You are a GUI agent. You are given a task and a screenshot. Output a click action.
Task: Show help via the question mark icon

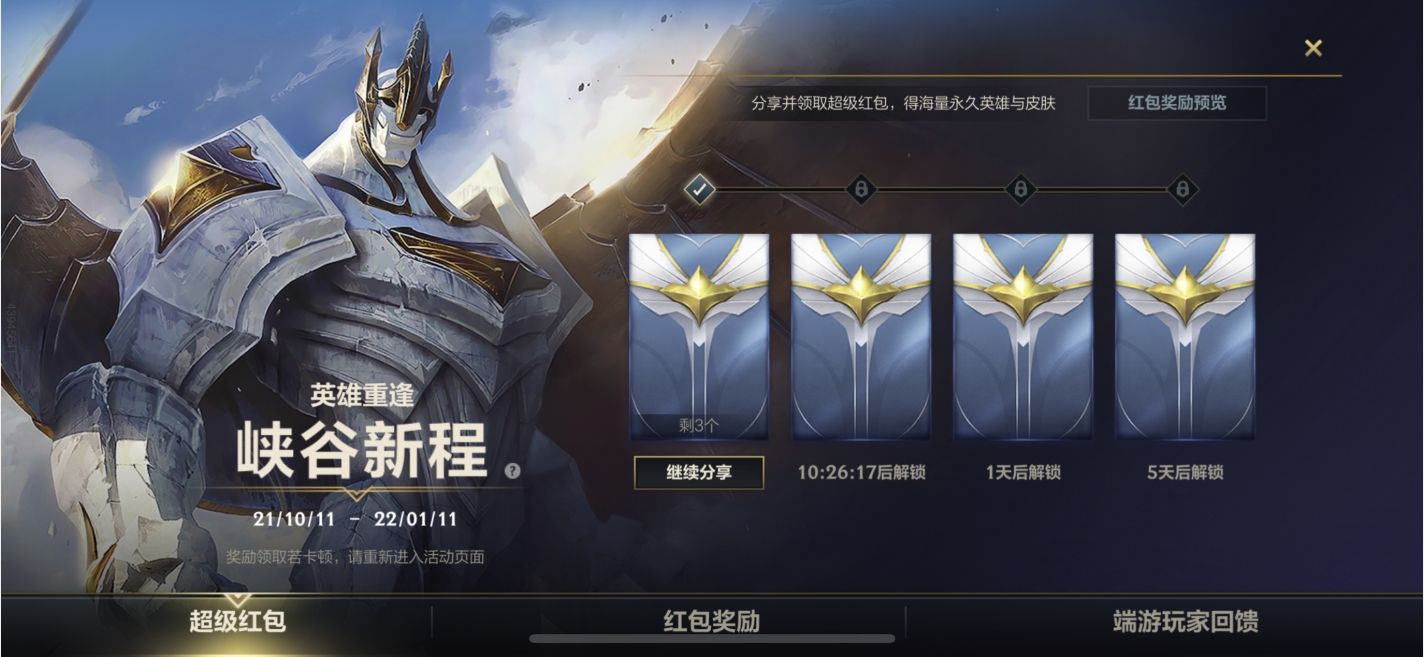513,470
